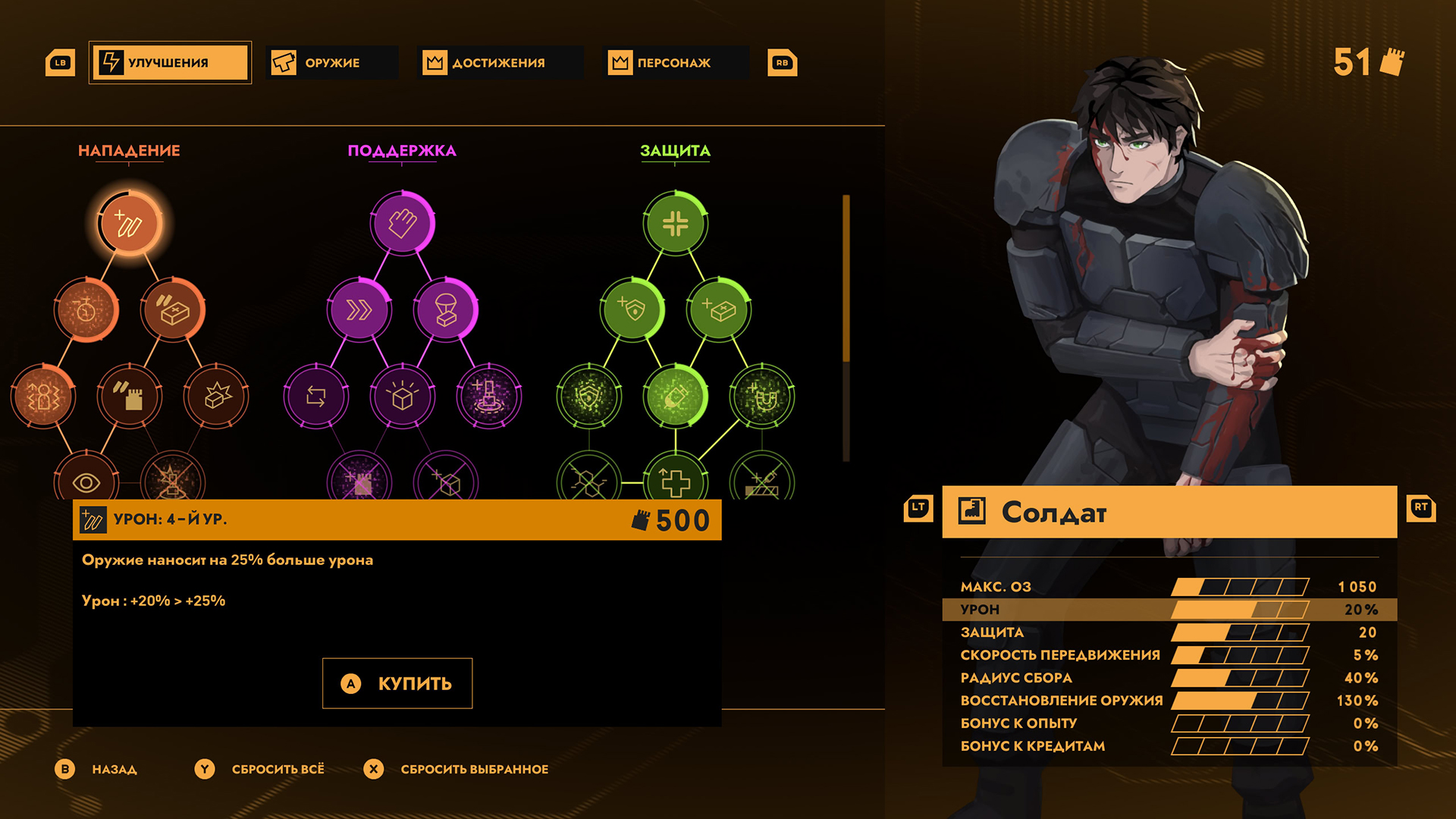The image size is (1456, 819).
Task: Choose the purple glove support node
Action: [x=403, y=224]
